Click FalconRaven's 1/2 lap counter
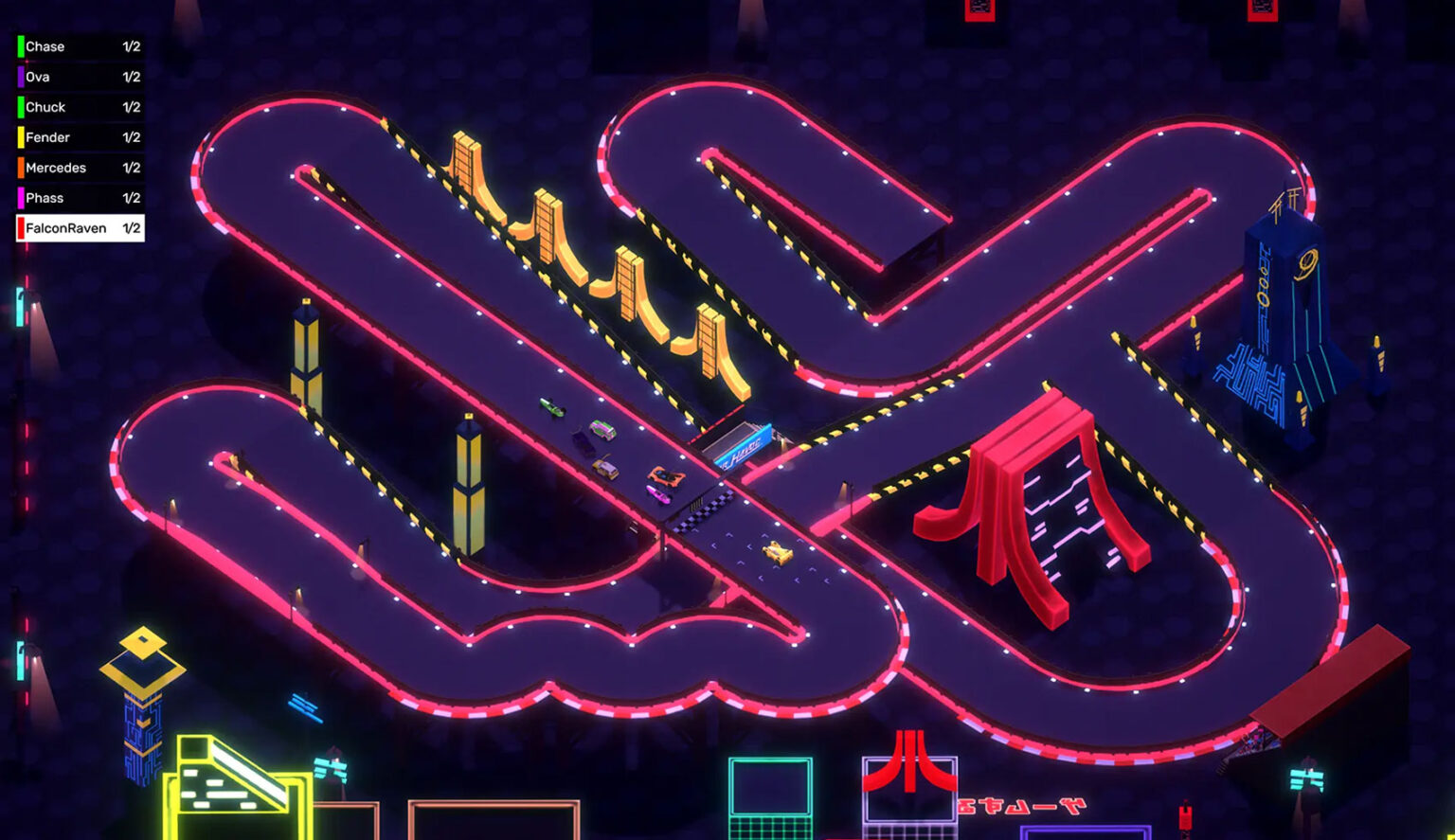The image size is (1455, 840). [133, 227]
